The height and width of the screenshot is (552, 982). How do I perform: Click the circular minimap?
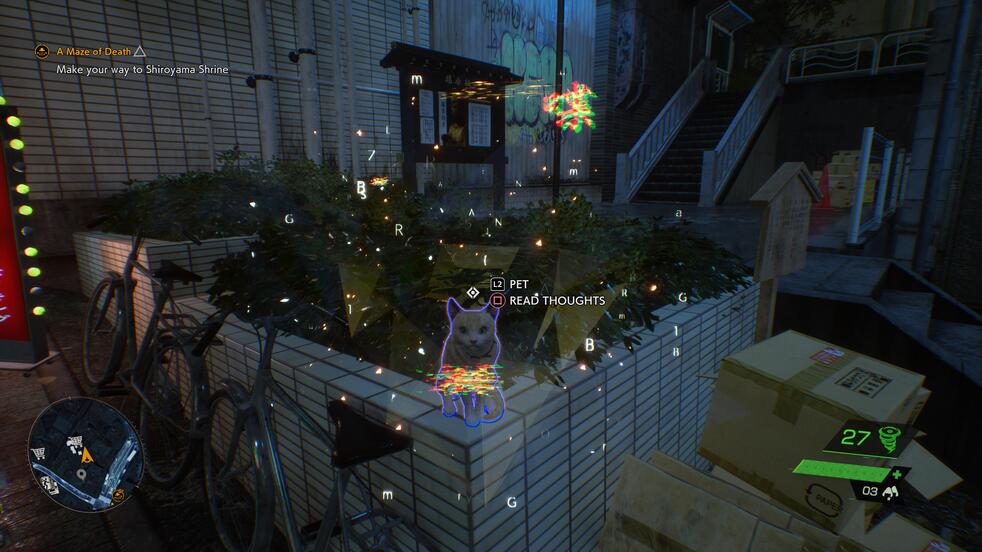coord(85,454)
